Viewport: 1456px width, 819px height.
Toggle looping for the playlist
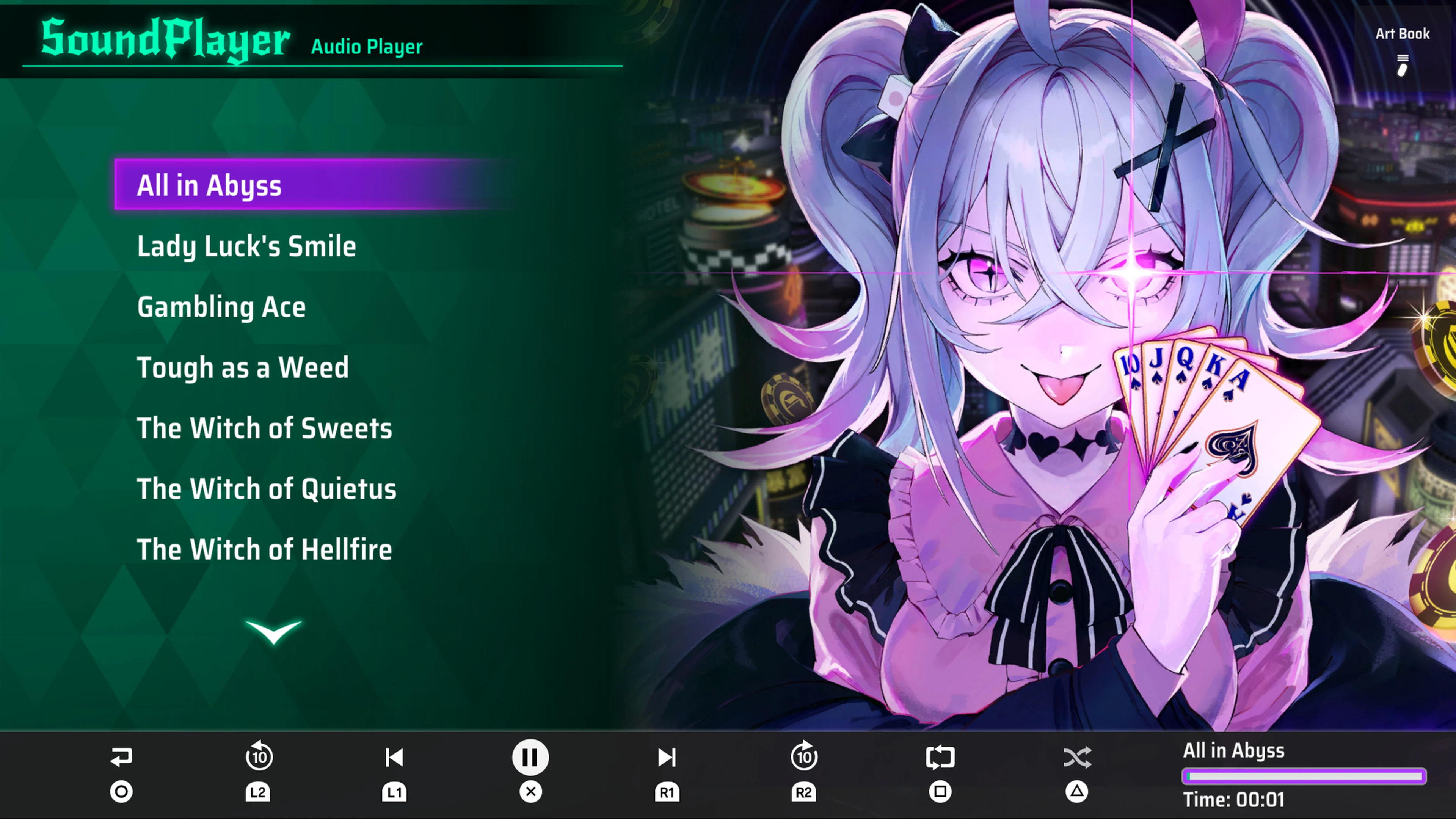pyautogui.click(x=940, y=758)
